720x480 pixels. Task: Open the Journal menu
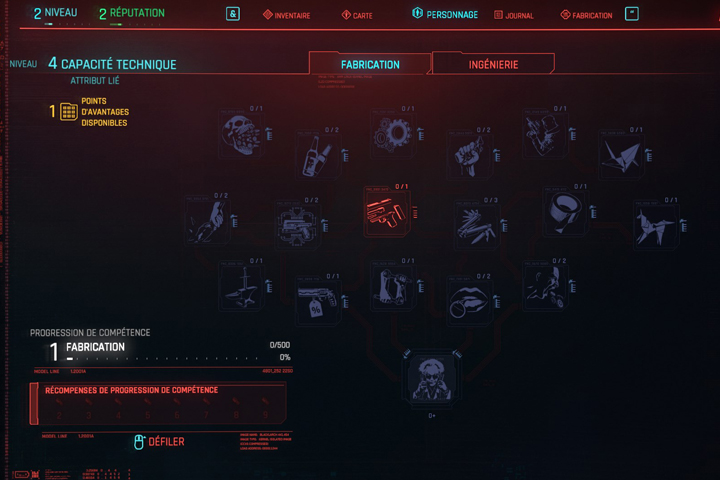coord(513,15)
